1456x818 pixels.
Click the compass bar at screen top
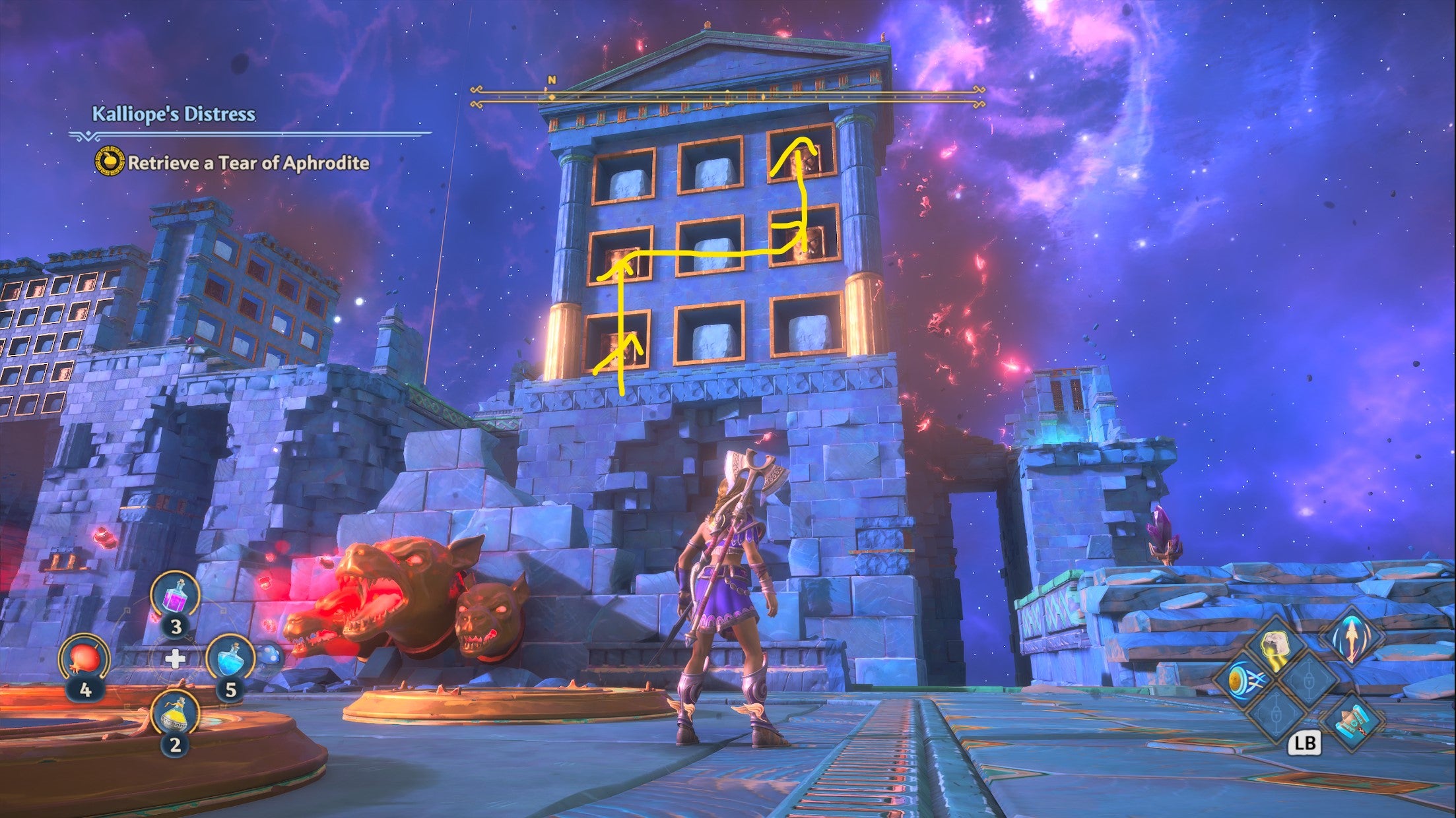pos(726,96)
